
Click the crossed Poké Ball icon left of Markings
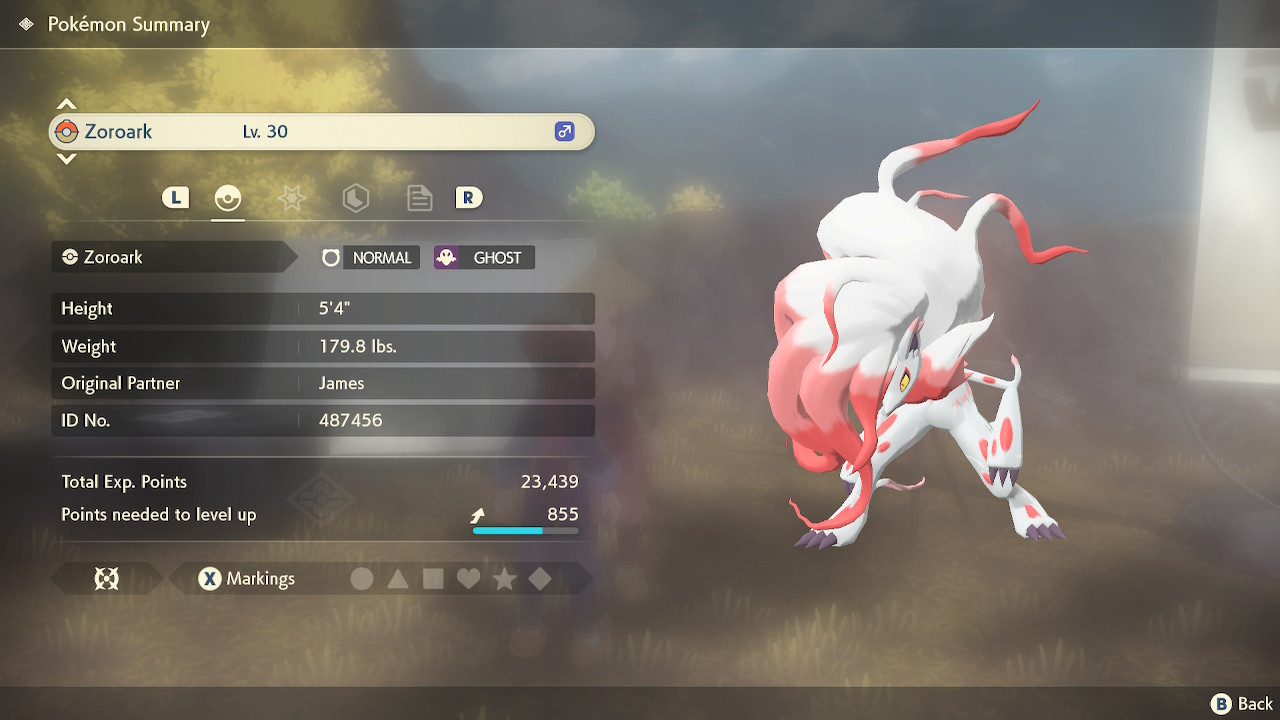point(105,578)
